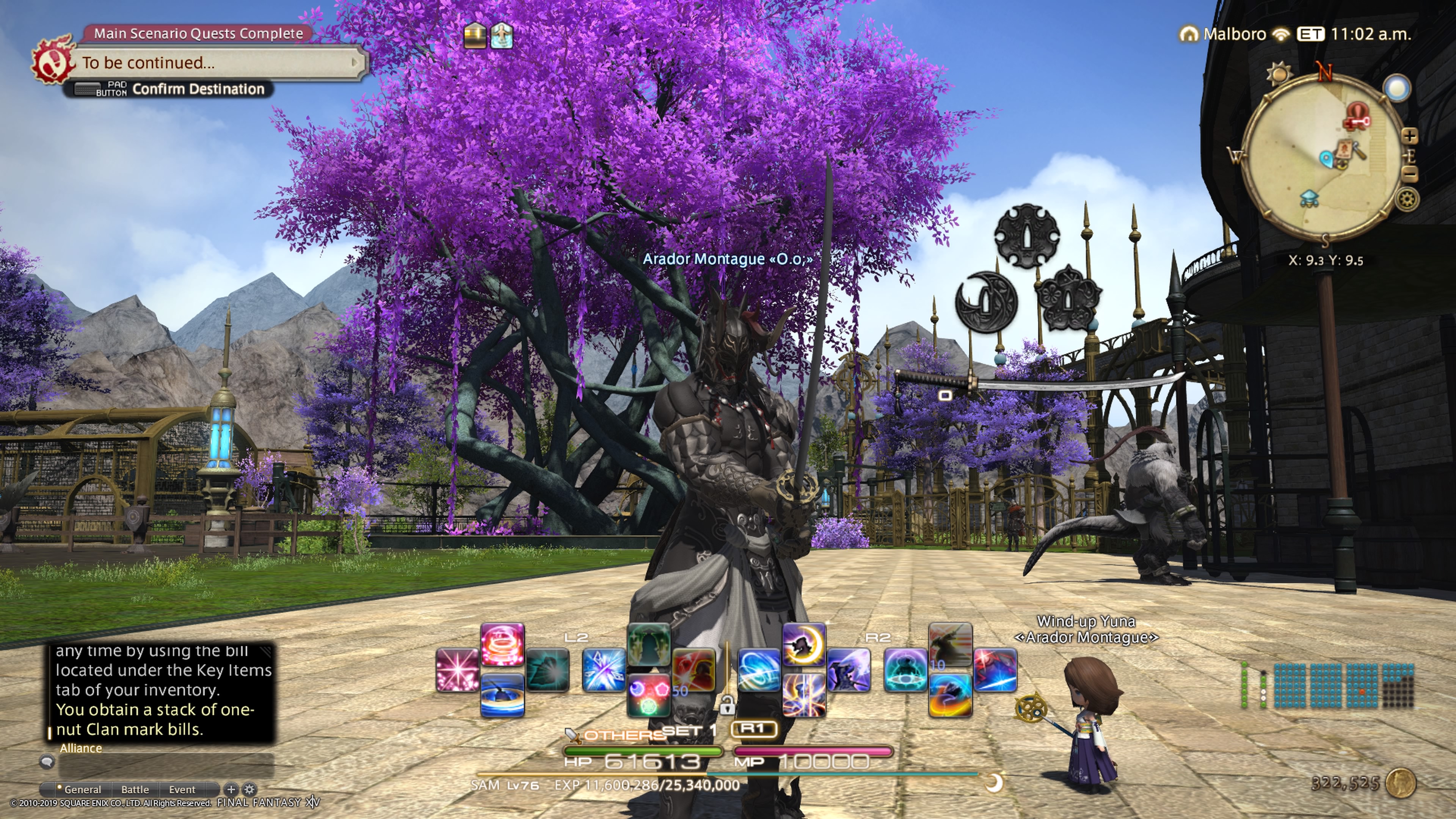Click the minimap zoom-out minus button
Screen dimensions: 1456x819
(1410, 174)
